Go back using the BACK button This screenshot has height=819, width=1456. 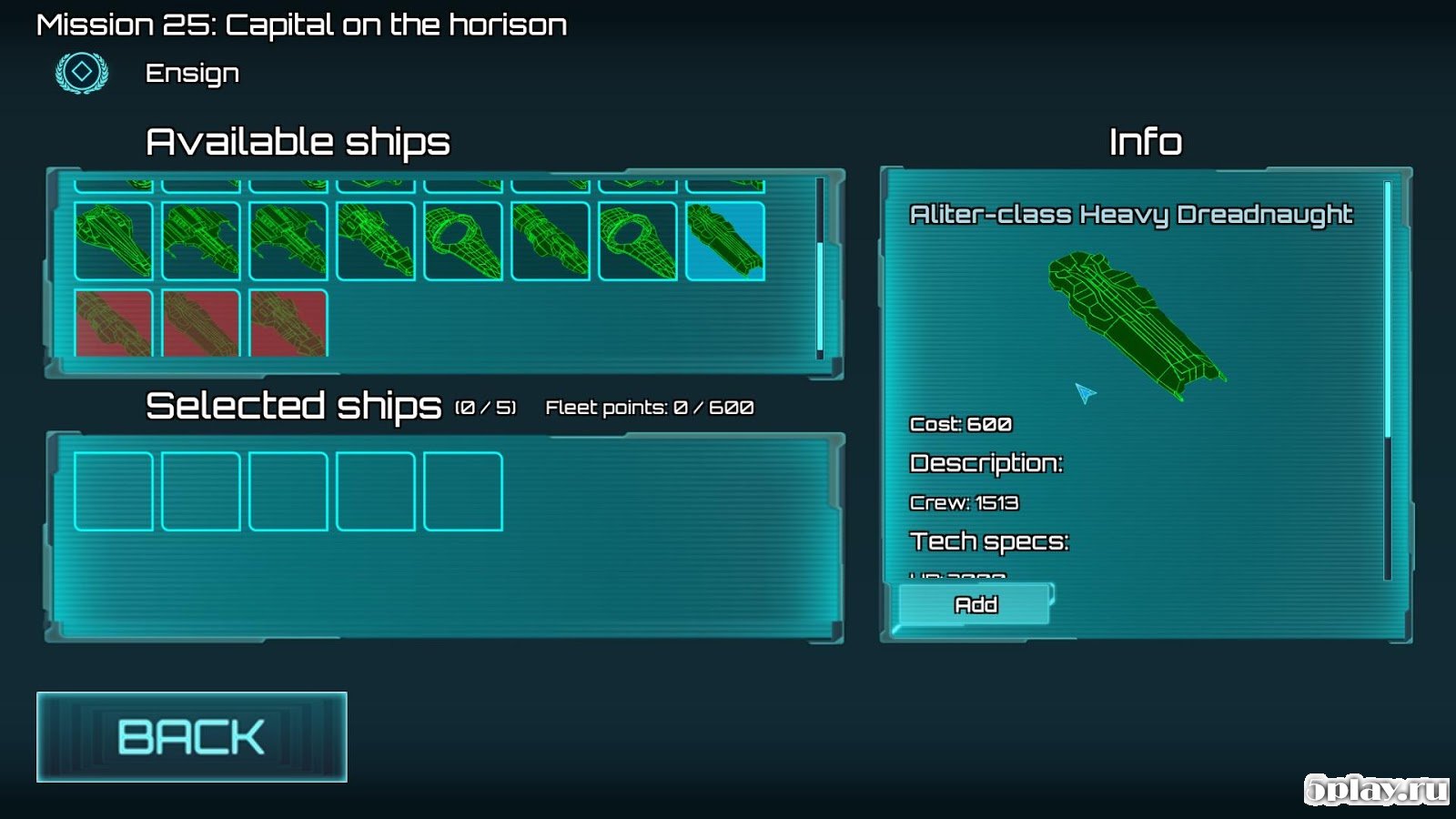191,736
